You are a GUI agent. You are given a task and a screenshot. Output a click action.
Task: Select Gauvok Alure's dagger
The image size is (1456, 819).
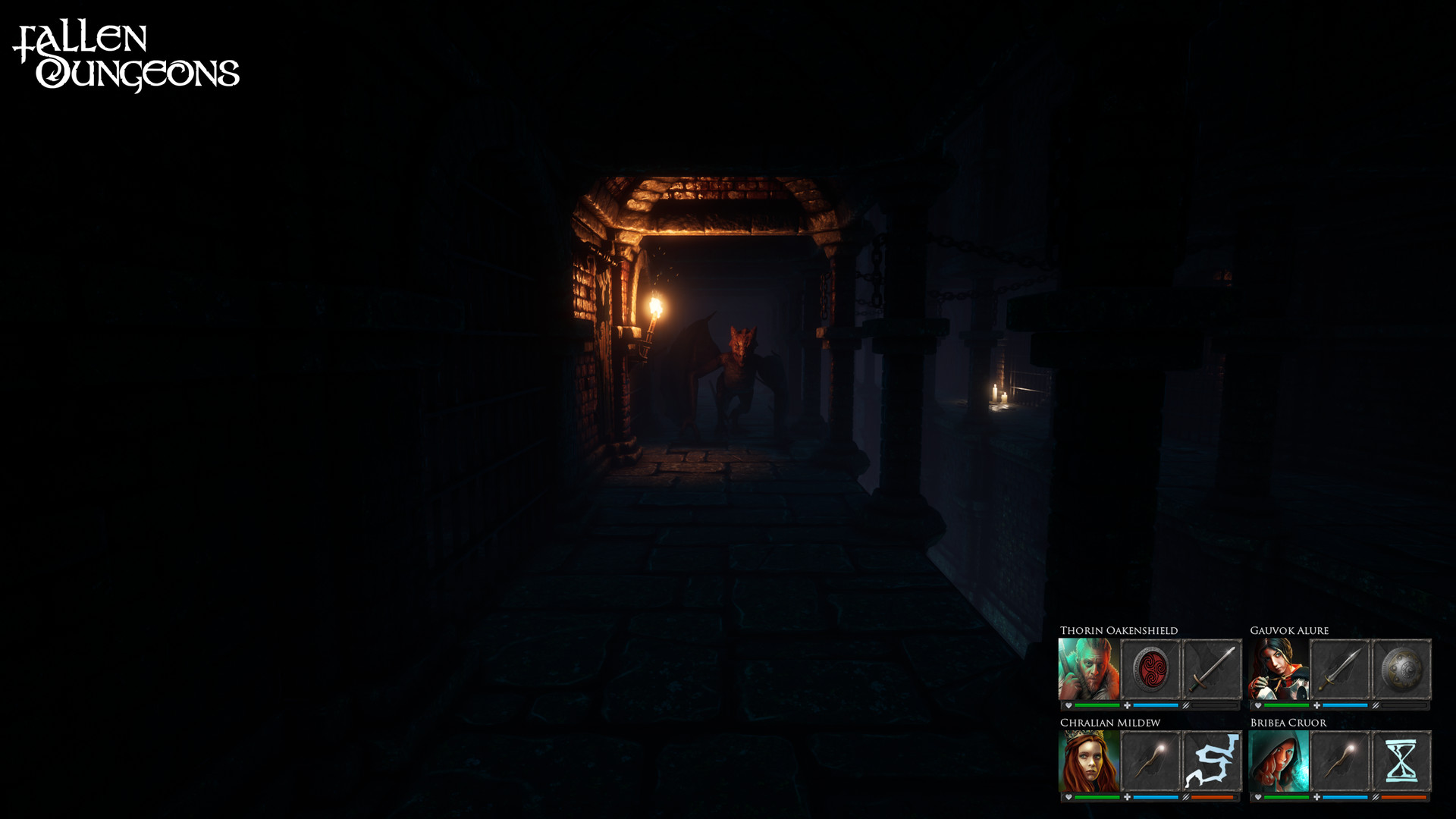click(x=1341, y=668)
